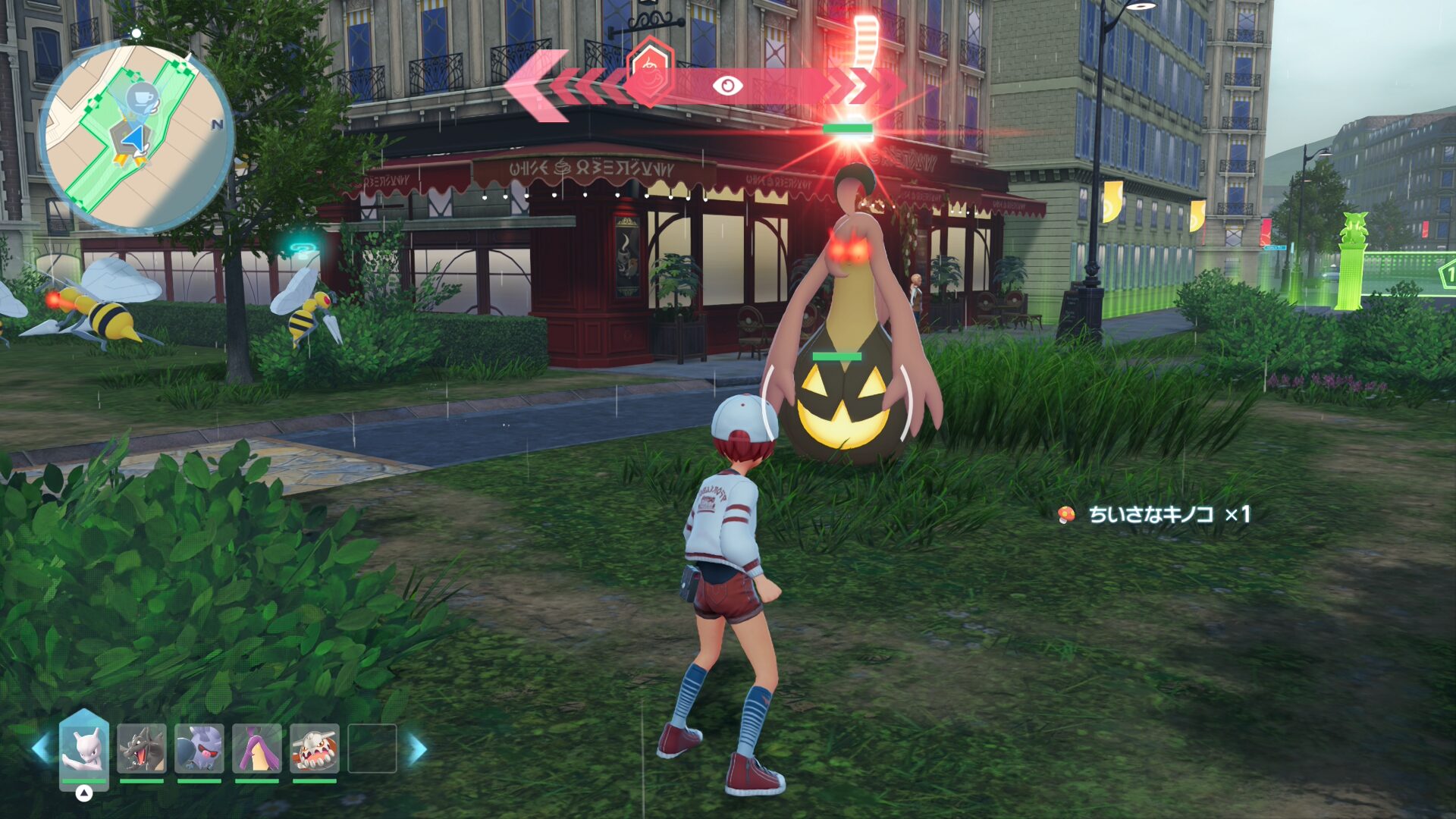Select Mewtwo in the party bar
The width and height of the screenshot is (1456, 819).
point(84,748)
